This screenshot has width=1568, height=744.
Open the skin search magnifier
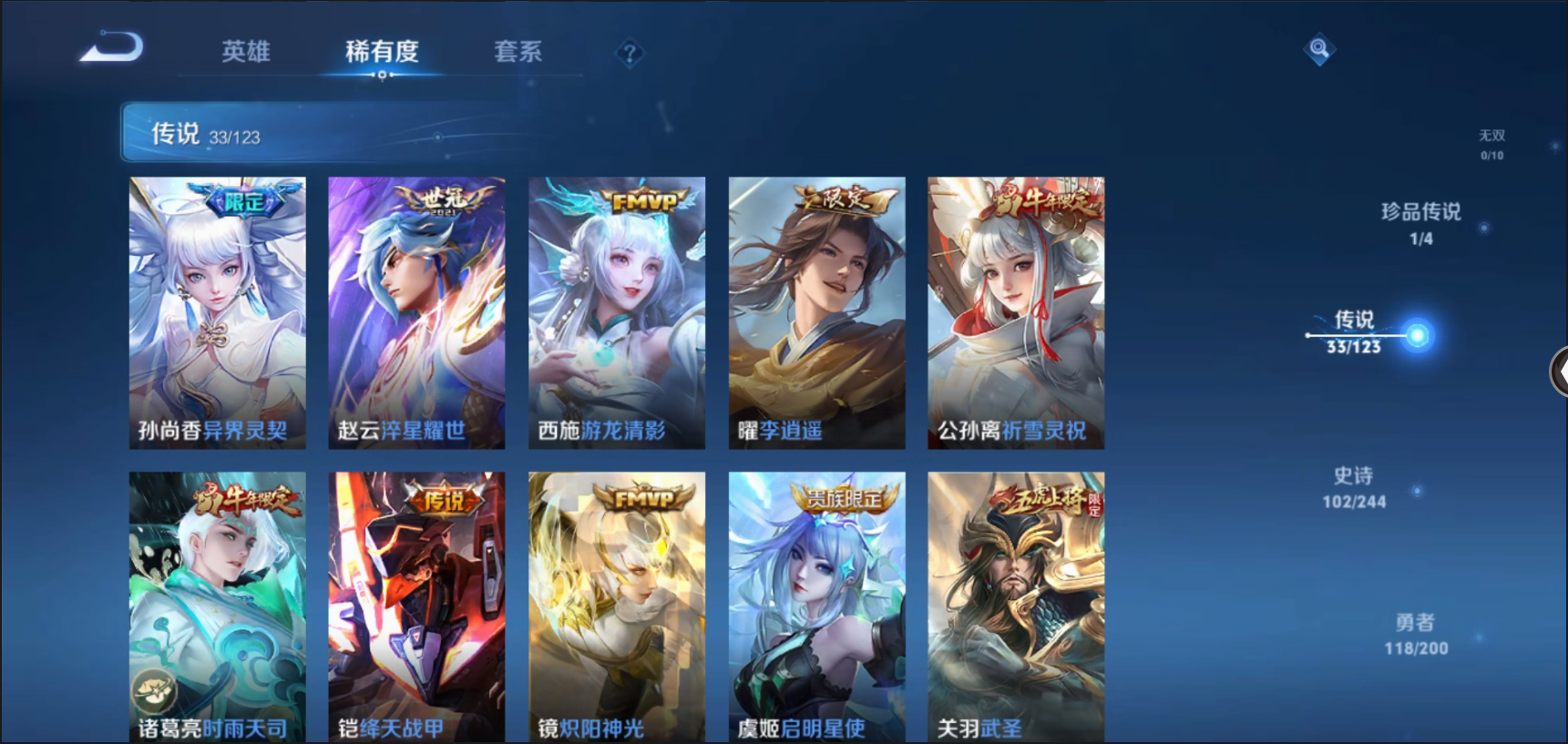(x=1318, y=48)
